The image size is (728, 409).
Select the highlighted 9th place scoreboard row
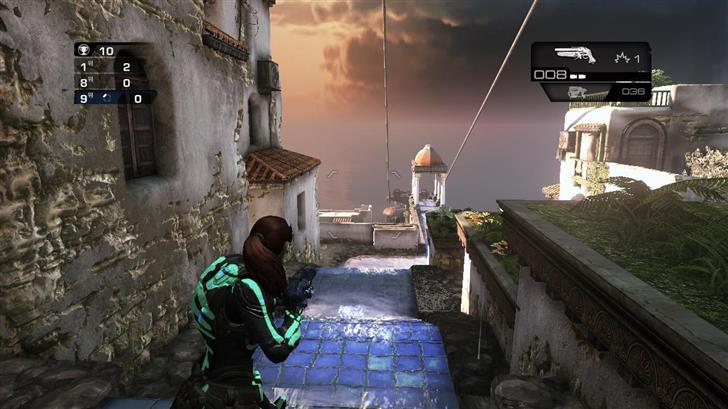pyautogui.click(x=113, y=97)
